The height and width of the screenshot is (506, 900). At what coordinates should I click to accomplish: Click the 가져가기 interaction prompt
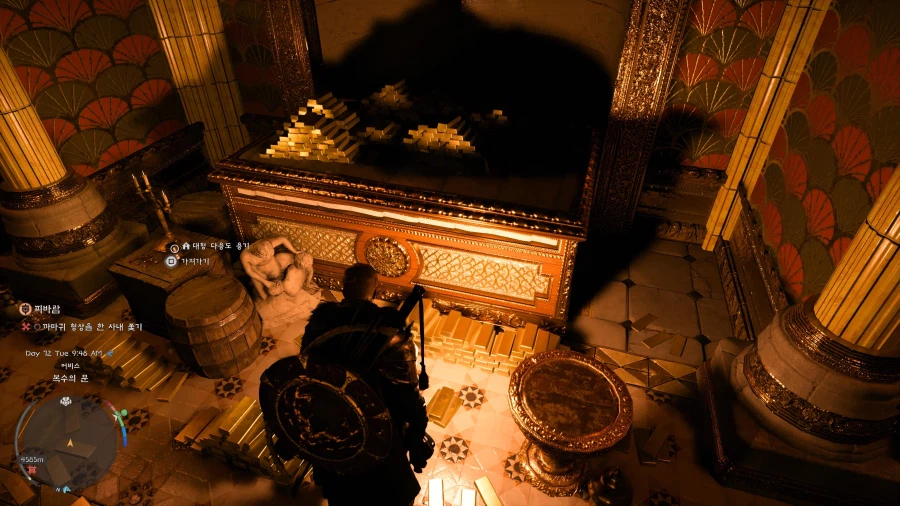pyautogui.click(x=189, y=260)
